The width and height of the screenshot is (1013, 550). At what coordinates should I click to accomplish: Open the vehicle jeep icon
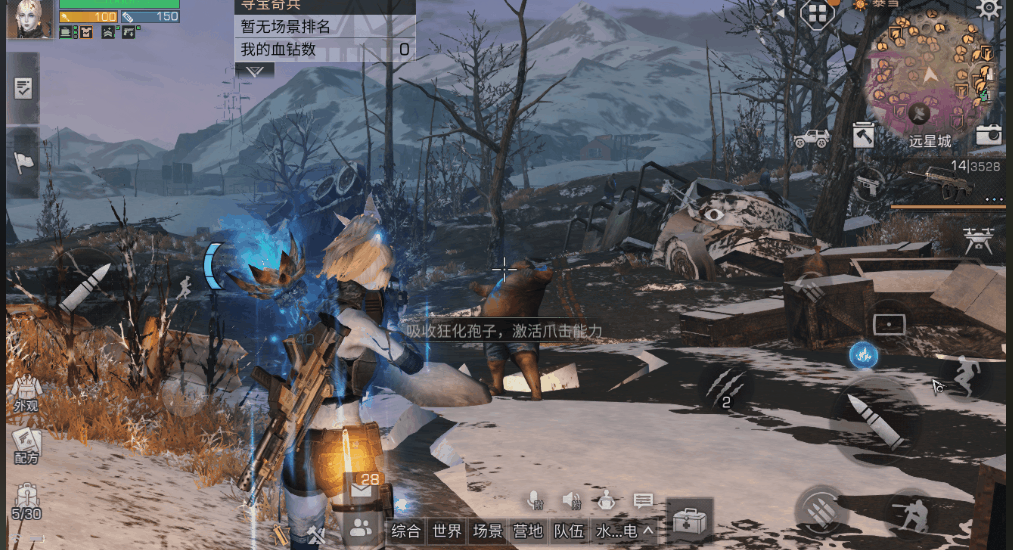[x=811, y=138]
